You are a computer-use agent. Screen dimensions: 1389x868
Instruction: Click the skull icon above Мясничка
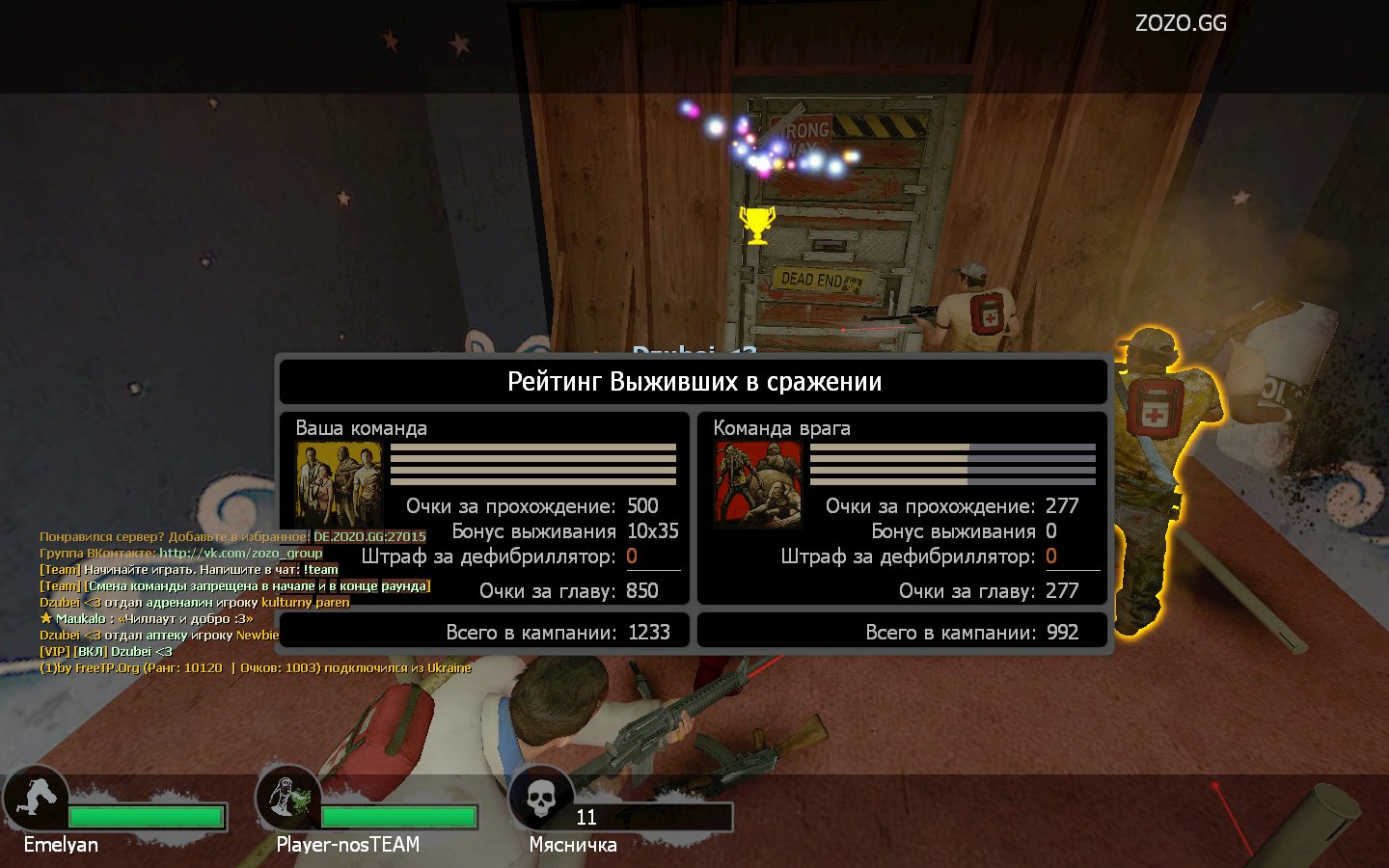point(541,800)
